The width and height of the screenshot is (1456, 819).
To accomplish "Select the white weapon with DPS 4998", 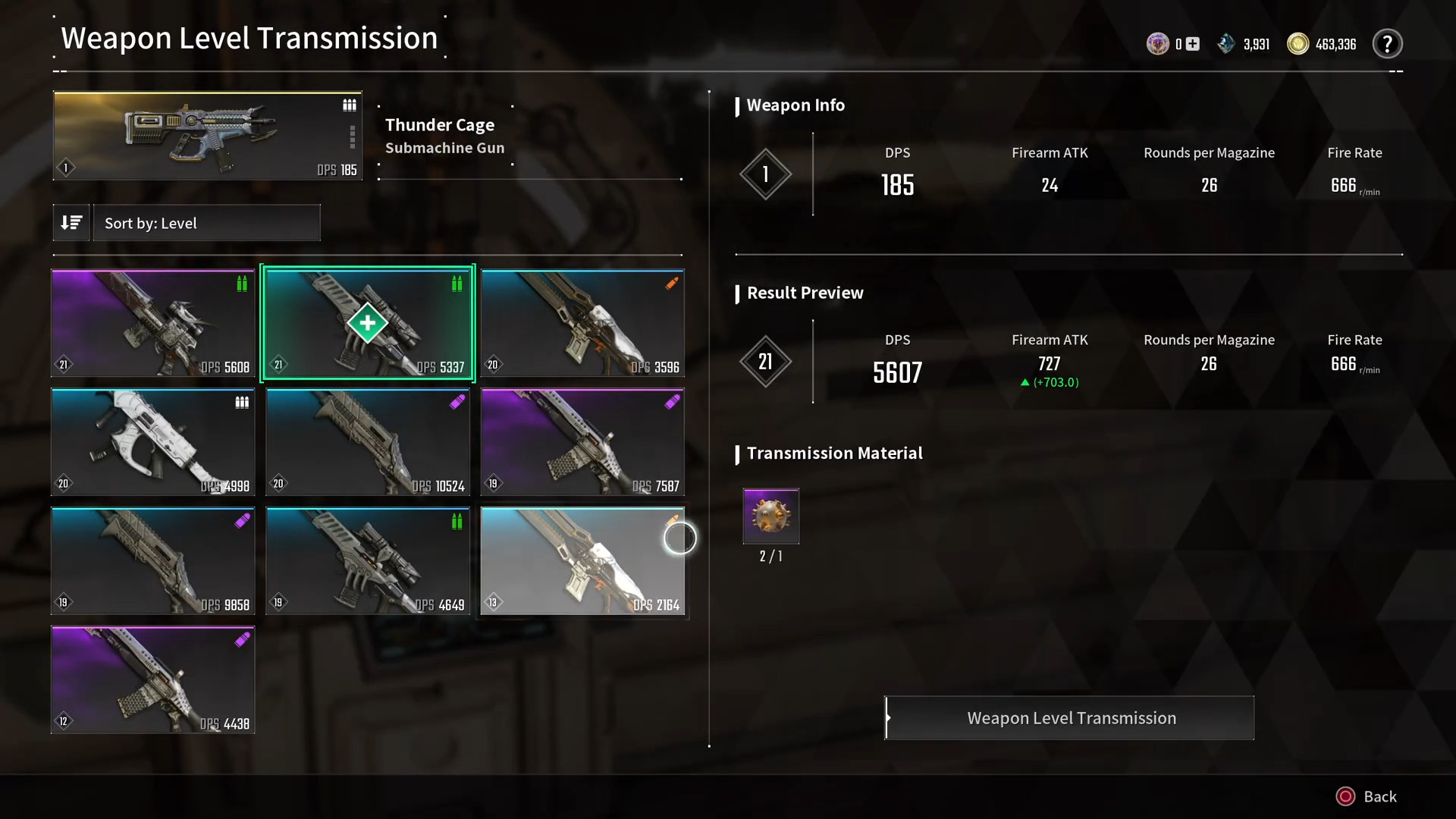I will (153, 442).
